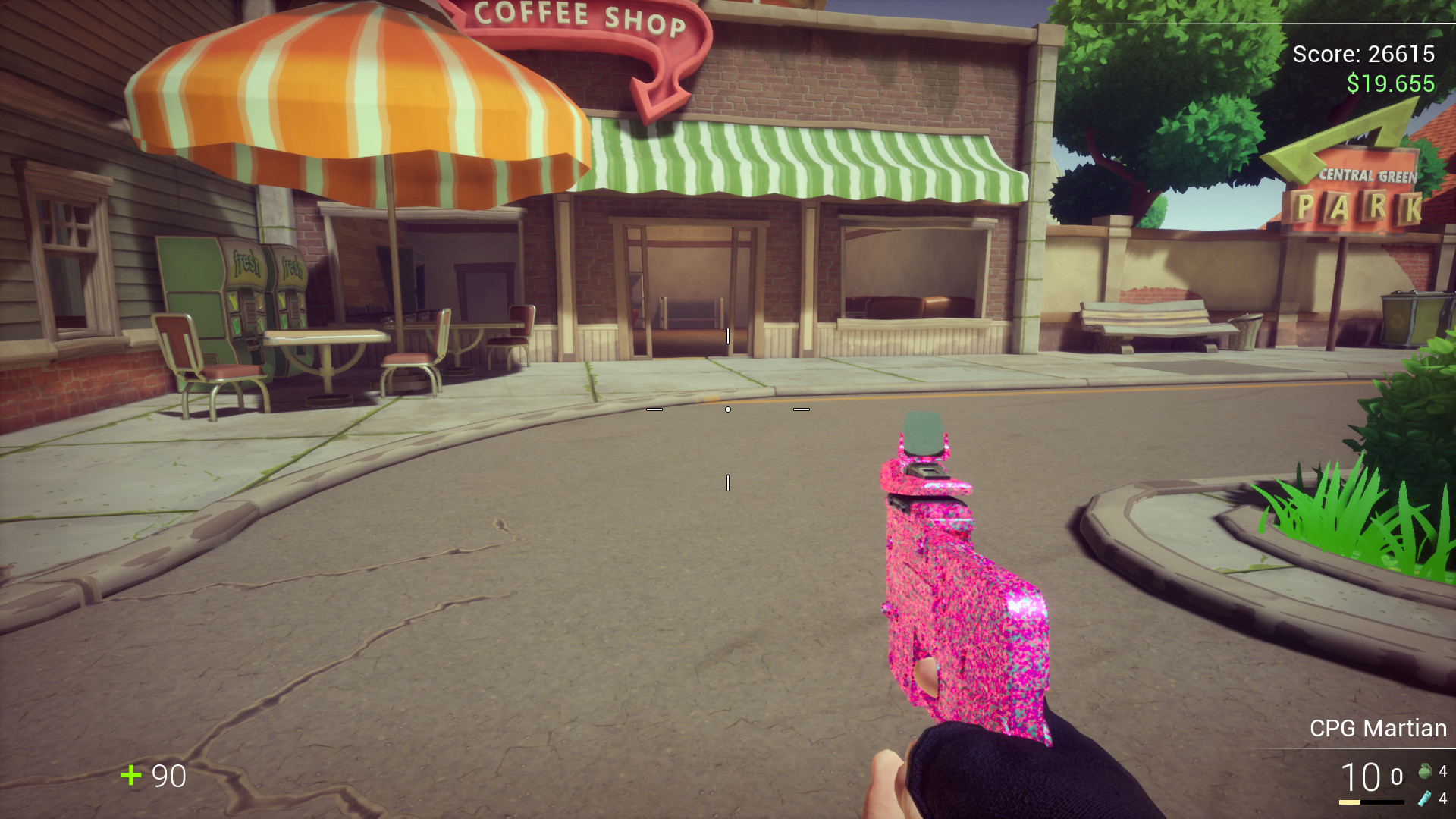Click the green health cross icon
Viewport: 1456px width, 819px height.
click(131, 777)
